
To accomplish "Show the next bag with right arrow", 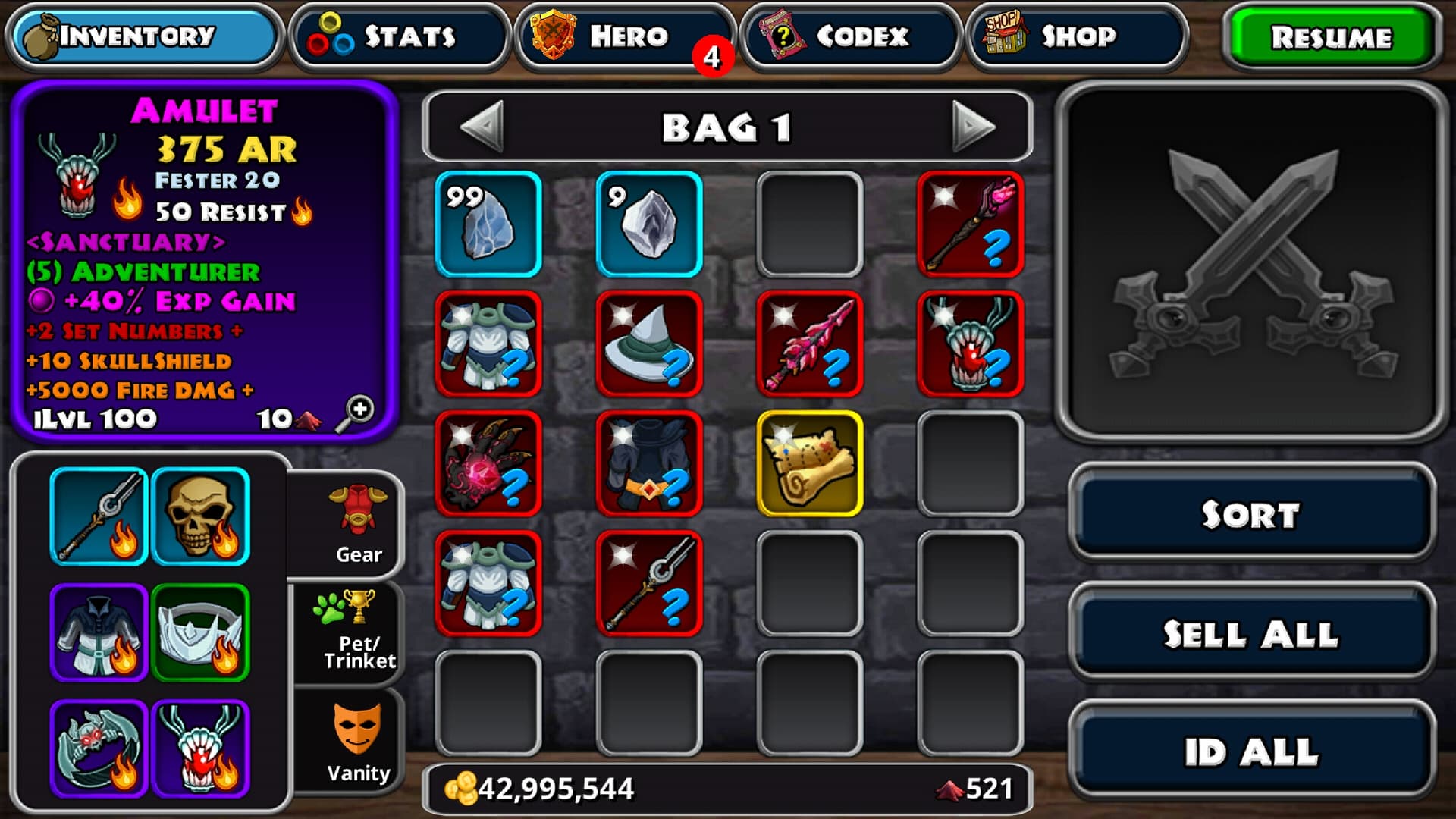I will click(973, 127).
